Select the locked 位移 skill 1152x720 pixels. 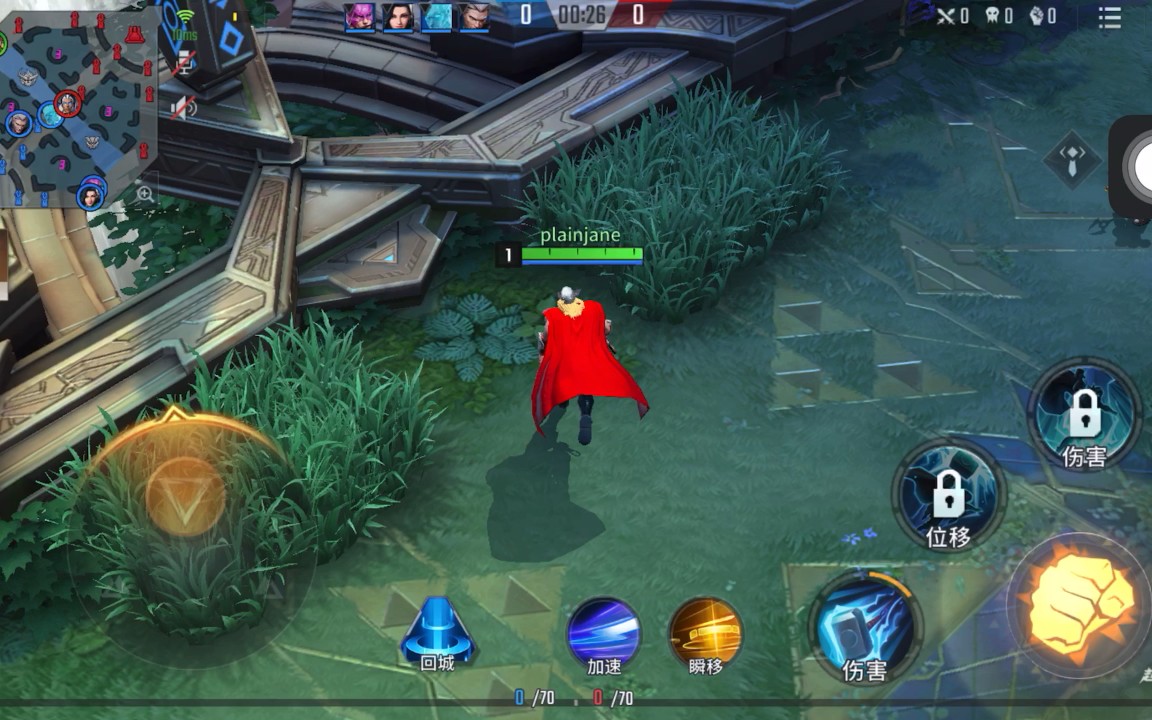pos(948,494)
